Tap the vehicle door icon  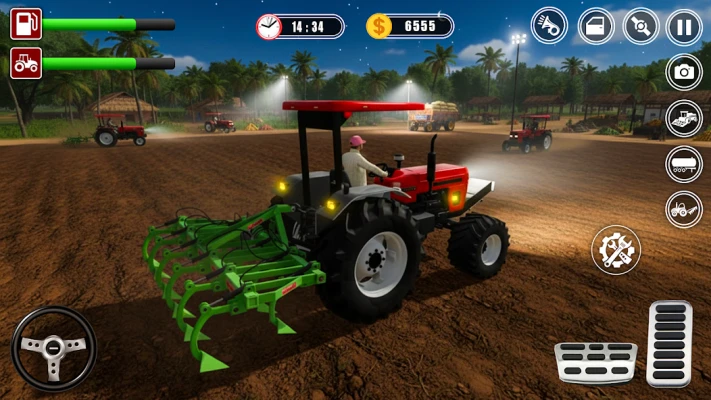[596, 25]
